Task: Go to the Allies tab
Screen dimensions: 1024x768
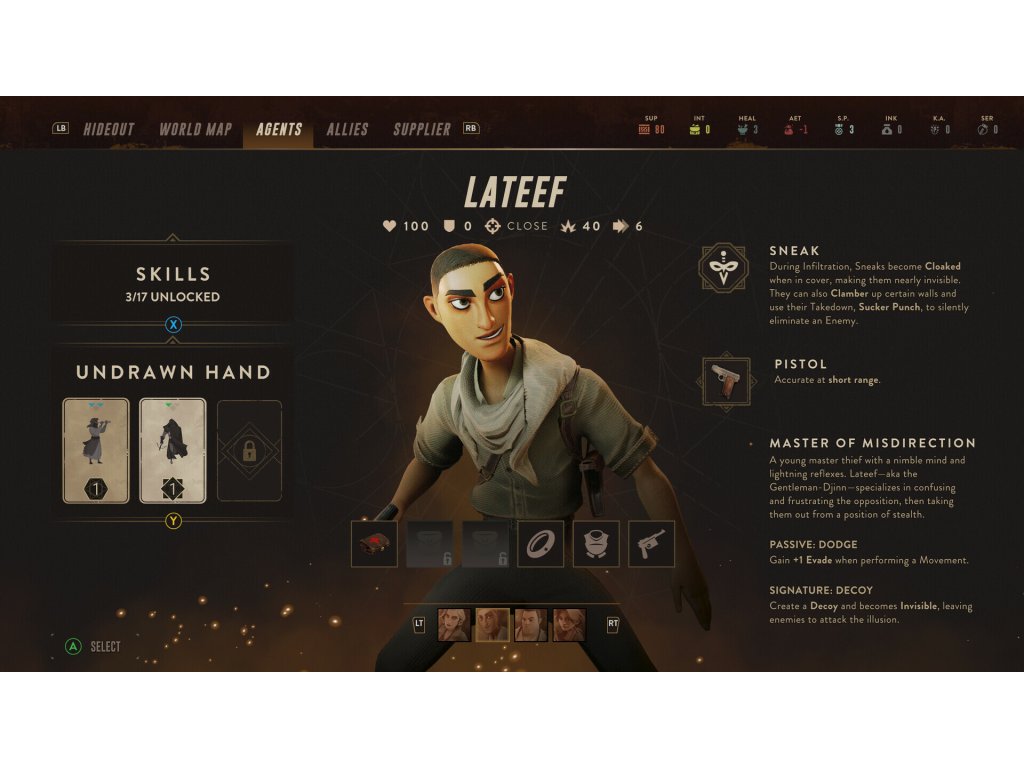Action: click(347, 129)
